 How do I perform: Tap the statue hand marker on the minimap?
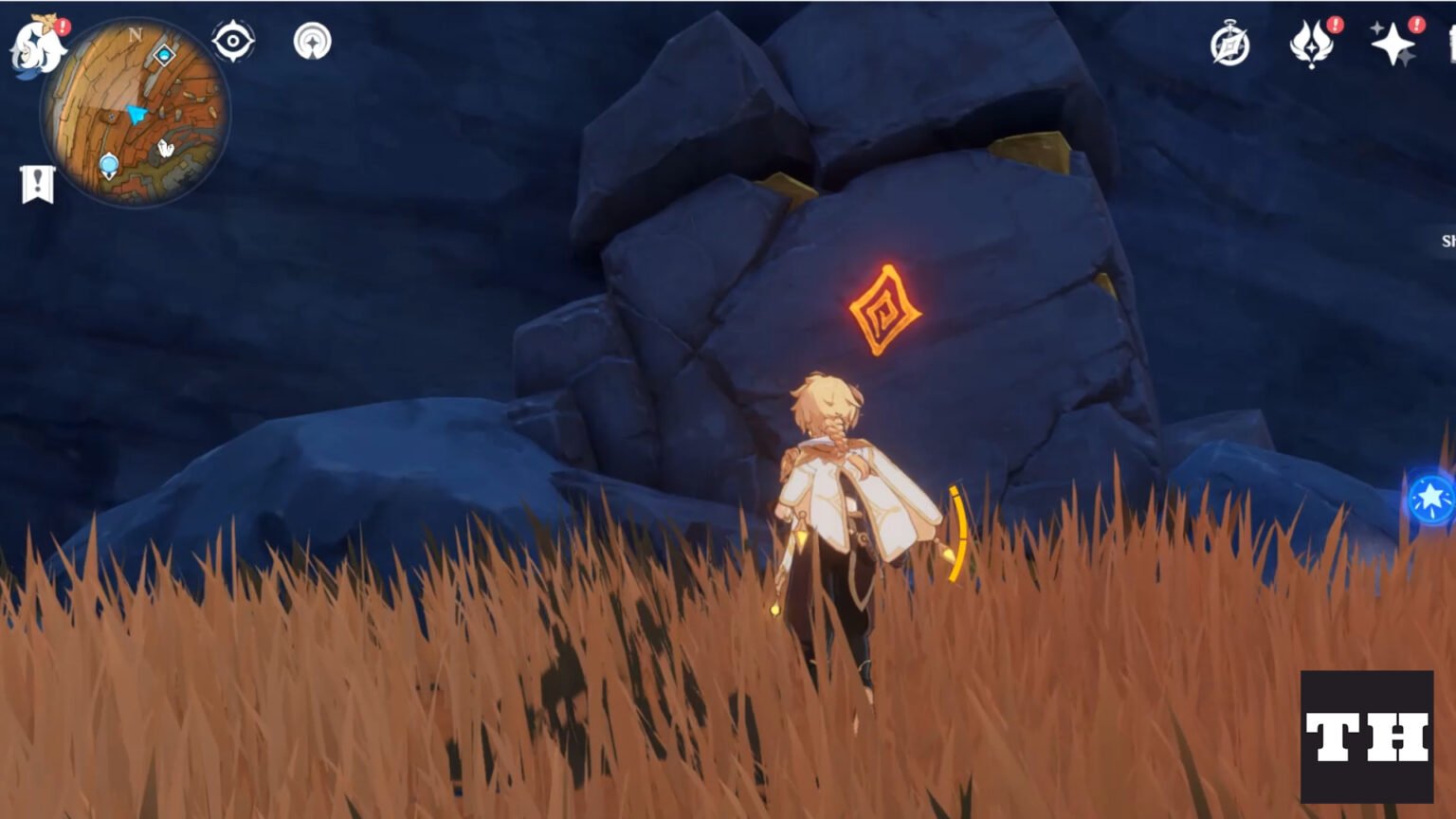pos(164,147)
